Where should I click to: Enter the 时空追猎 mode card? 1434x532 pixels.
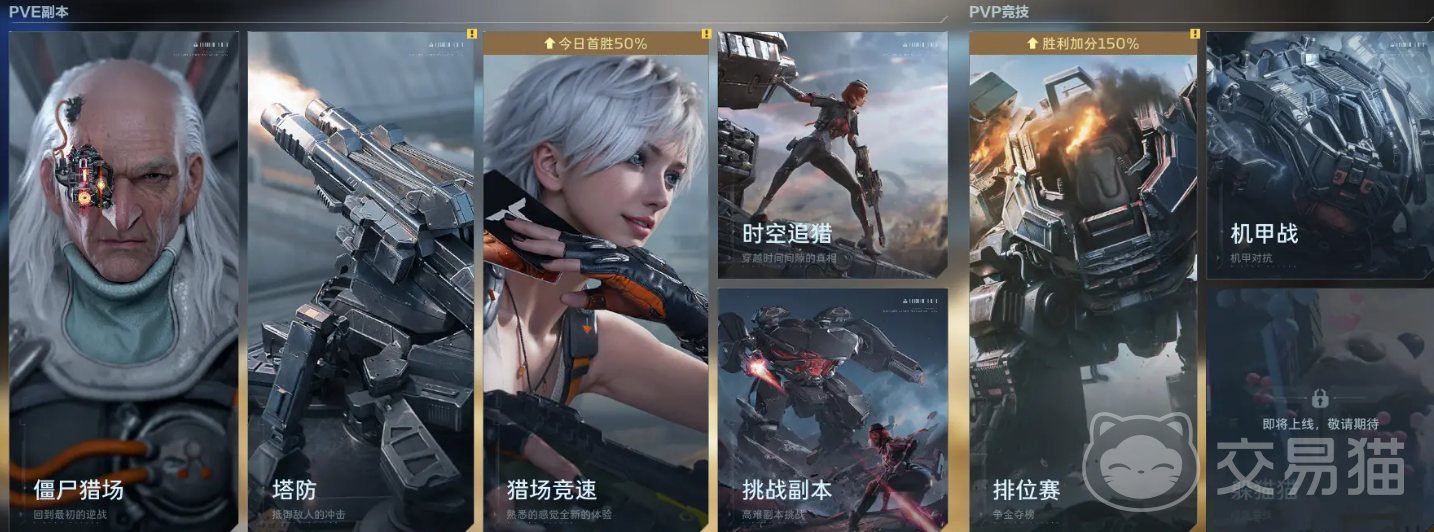(832, 155)
